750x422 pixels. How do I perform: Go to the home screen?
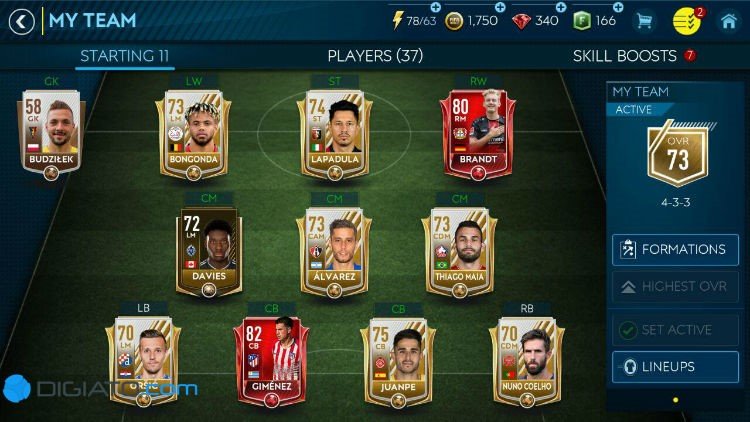coord(728,21)
